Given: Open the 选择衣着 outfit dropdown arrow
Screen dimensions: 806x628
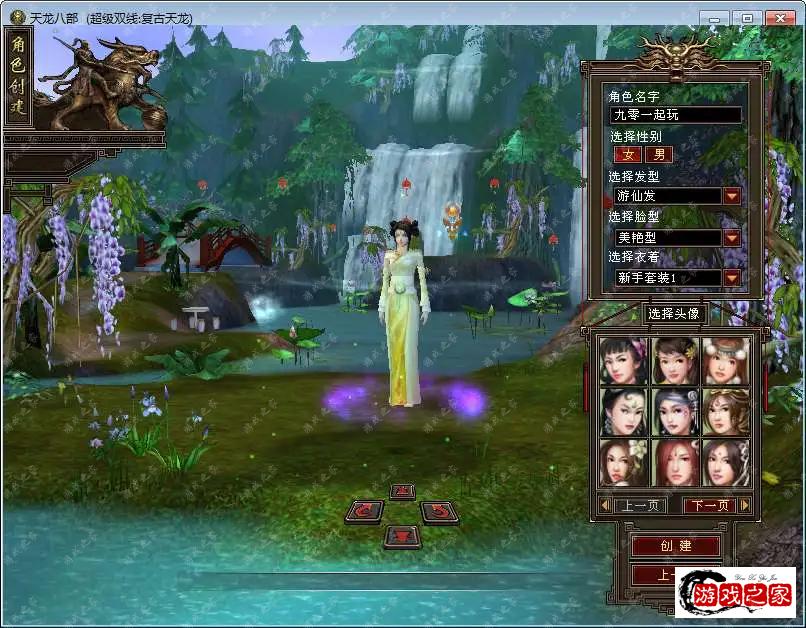Looking at the screenshot, I should (x=732, y=277).
